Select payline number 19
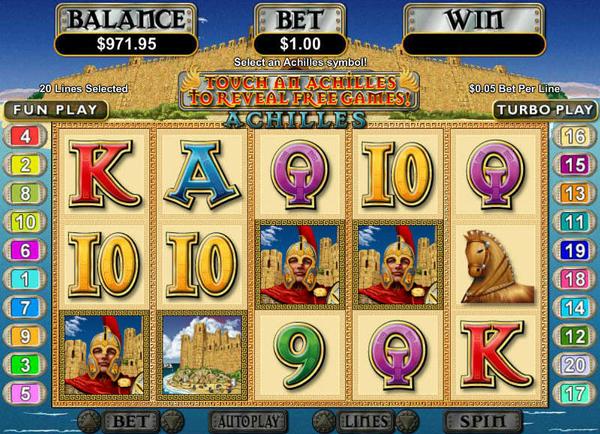Image resolution: width=600 pixels, height=434 pixels. coord(574,250)
